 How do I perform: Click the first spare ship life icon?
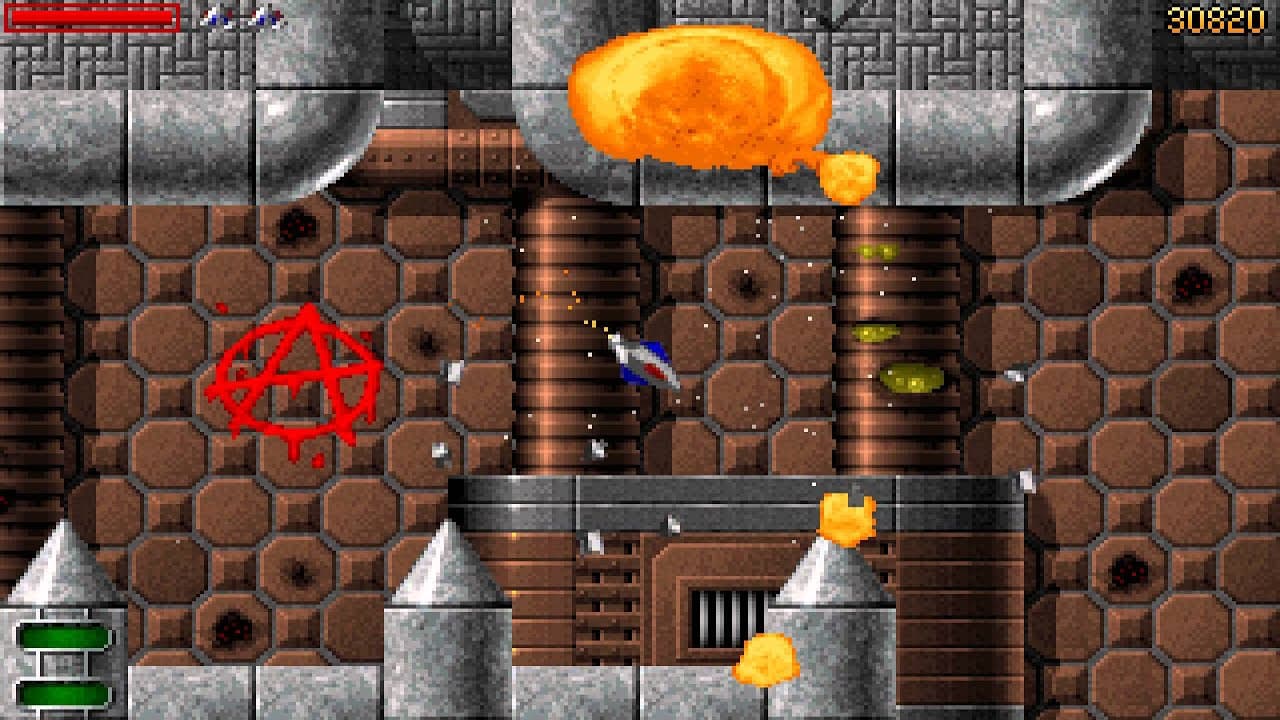[215, 15]
